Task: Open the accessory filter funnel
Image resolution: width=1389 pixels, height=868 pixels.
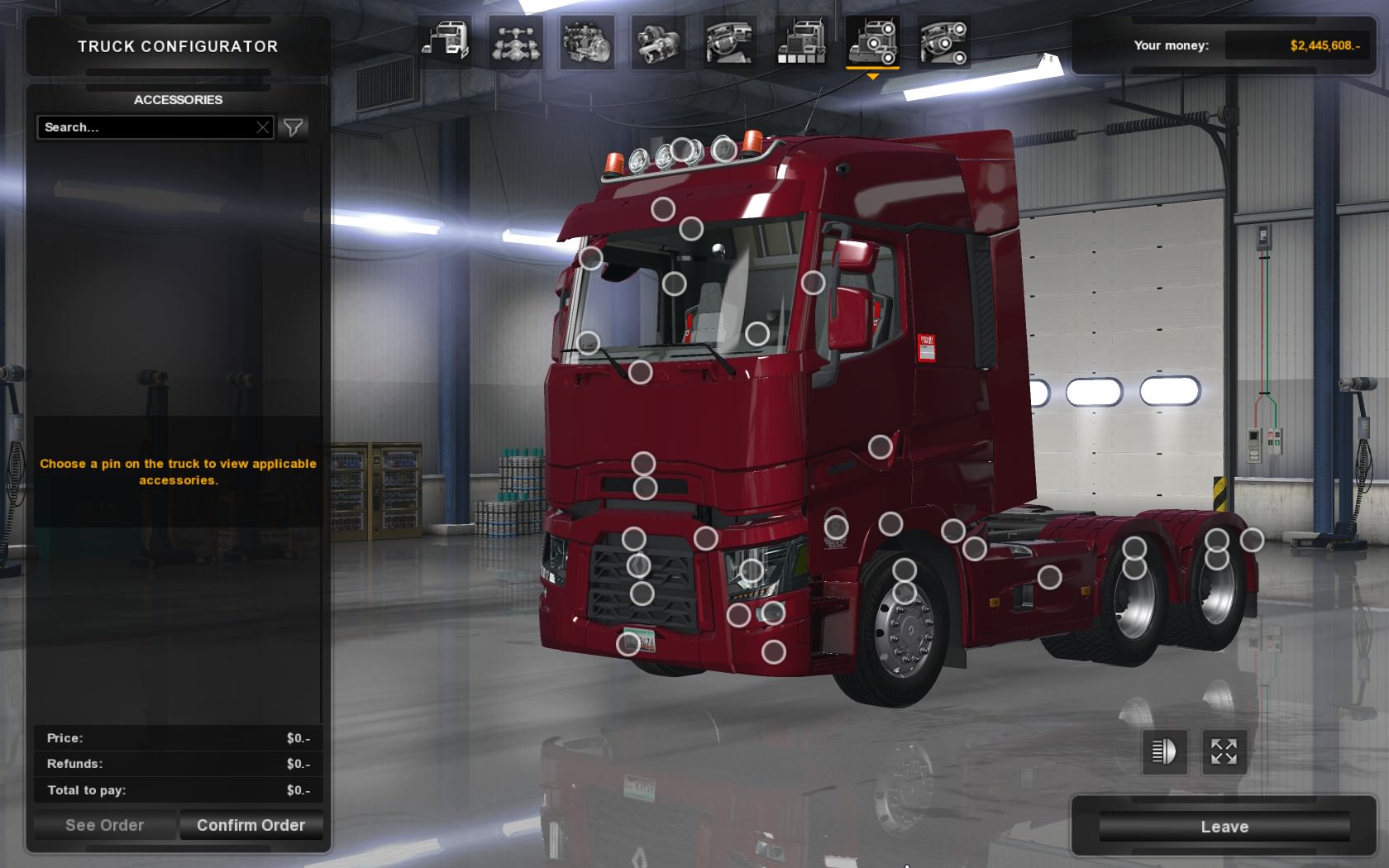Action: [293, 127]
